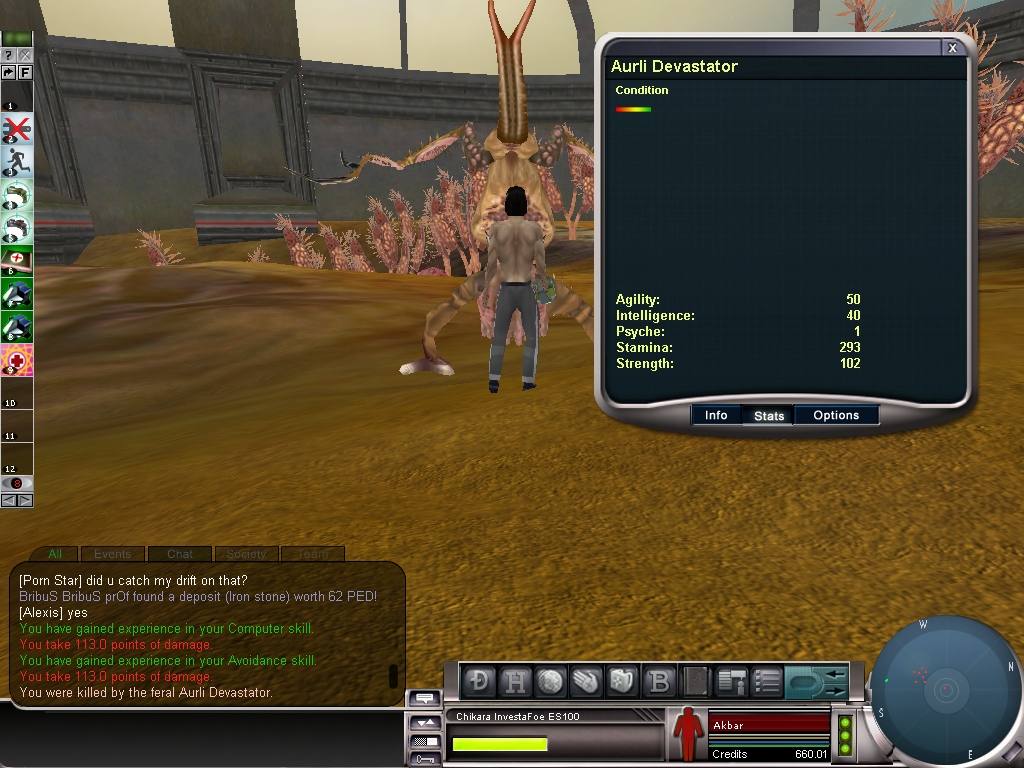Close the Aurli Devastator info window
1024x768 pixels.
953,48
